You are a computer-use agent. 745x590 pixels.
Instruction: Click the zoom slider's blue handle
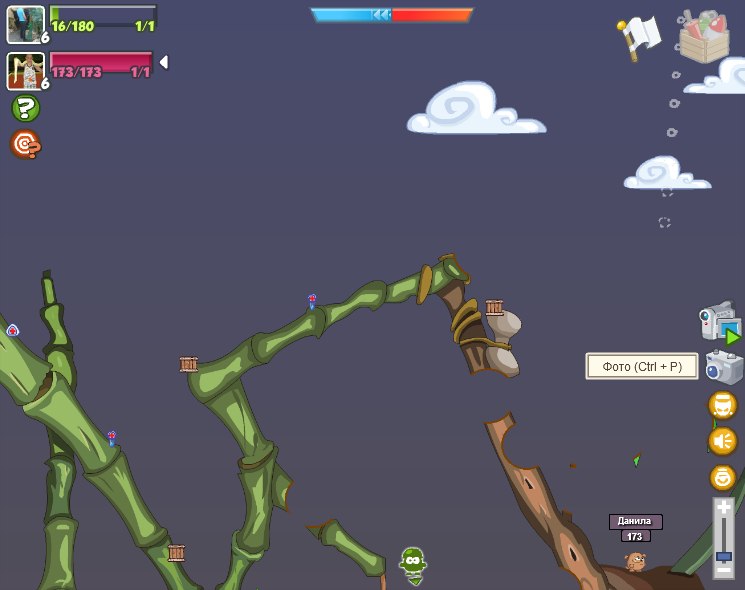click(724, 556)
